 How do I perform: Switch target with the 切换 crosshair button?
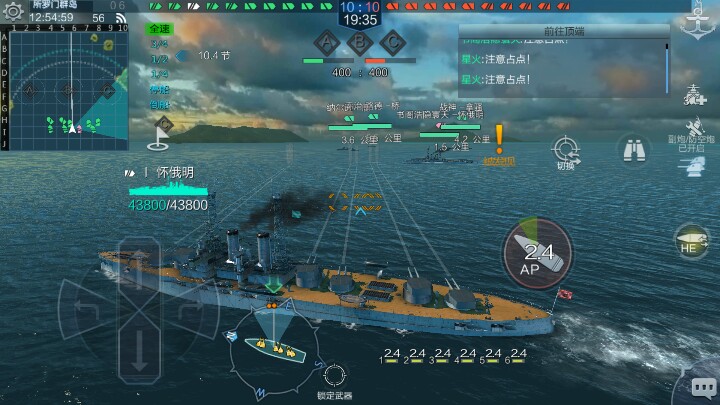tap(565, 150)
